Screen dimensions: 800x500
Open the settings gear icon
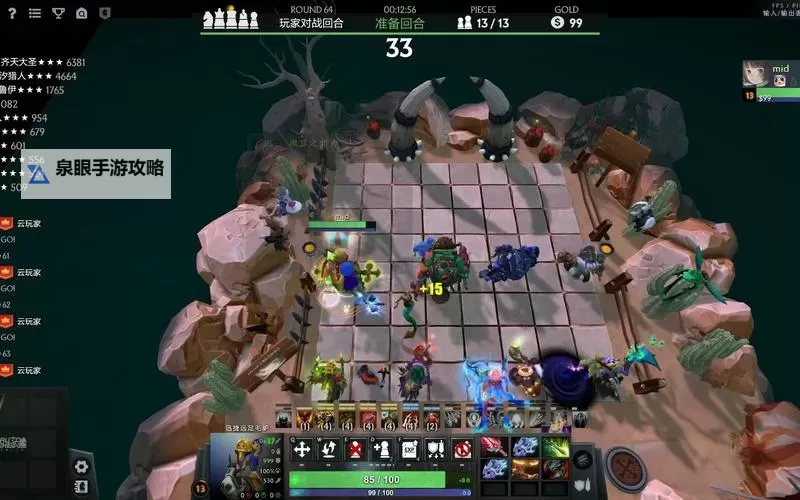click(x=81, y=466)
